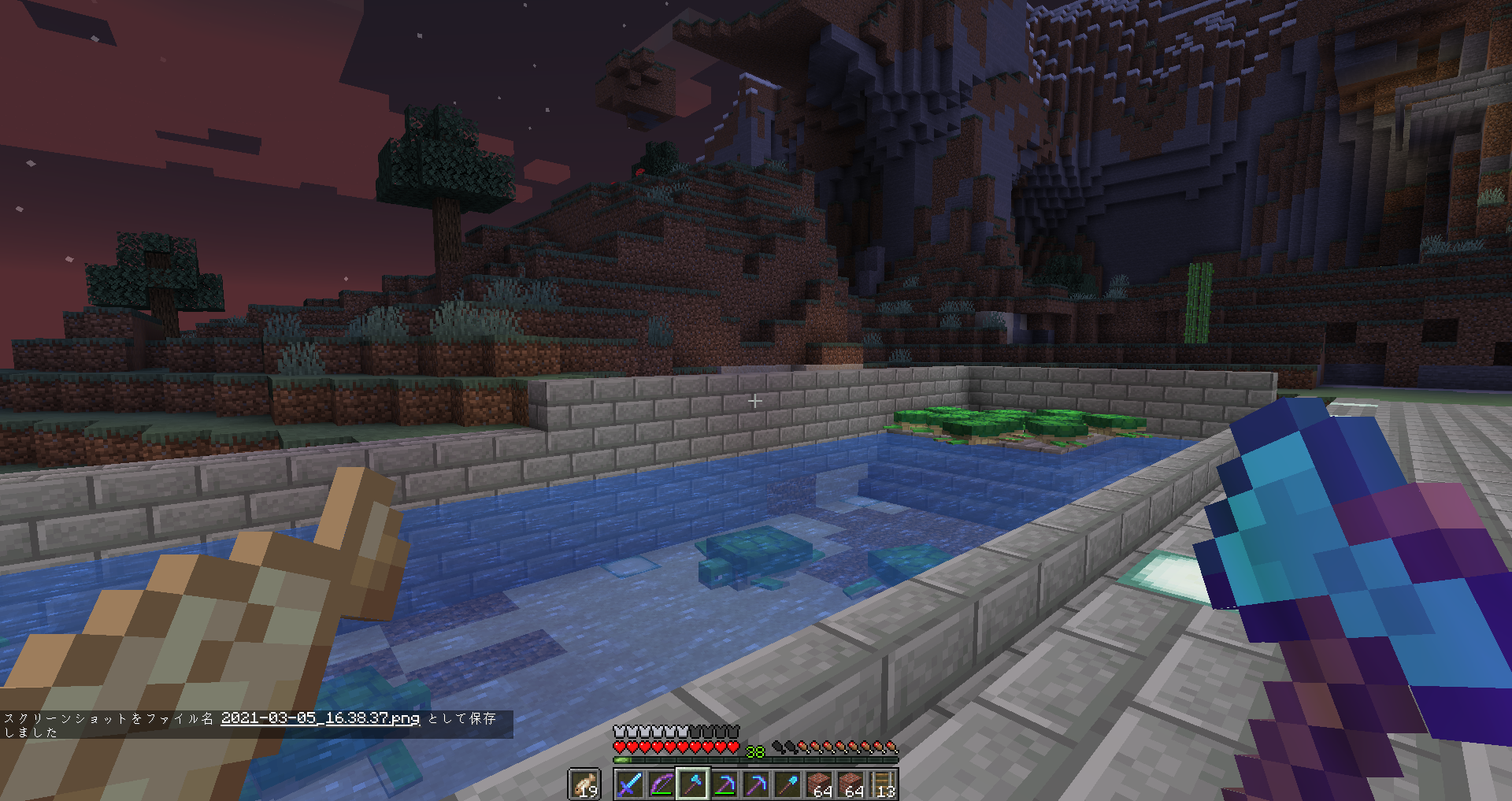Select the pickaxe without a durability bar

coord(756,784)
